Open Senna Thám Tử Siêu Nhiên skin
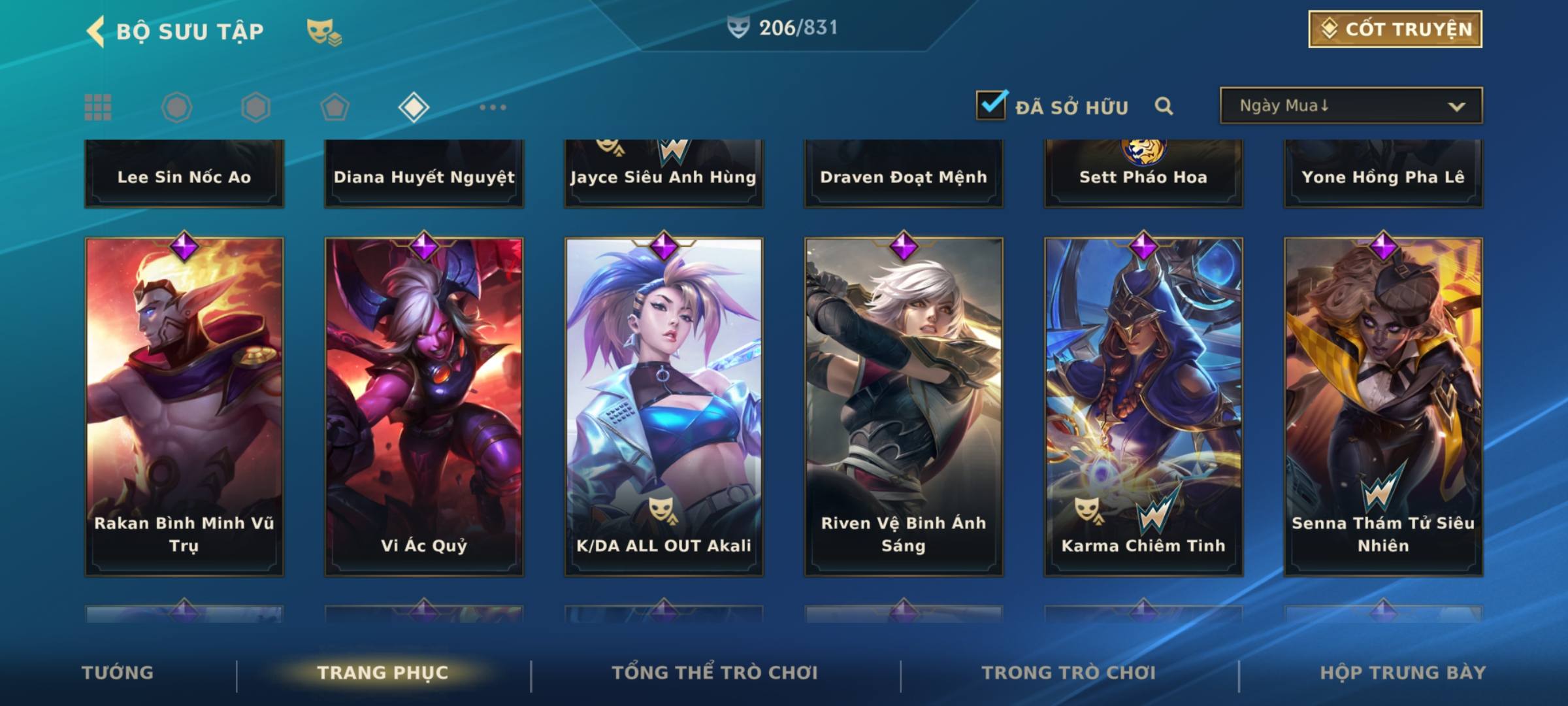The height and width of the screenshot is (706, 1568). [x=1383, y=405]
